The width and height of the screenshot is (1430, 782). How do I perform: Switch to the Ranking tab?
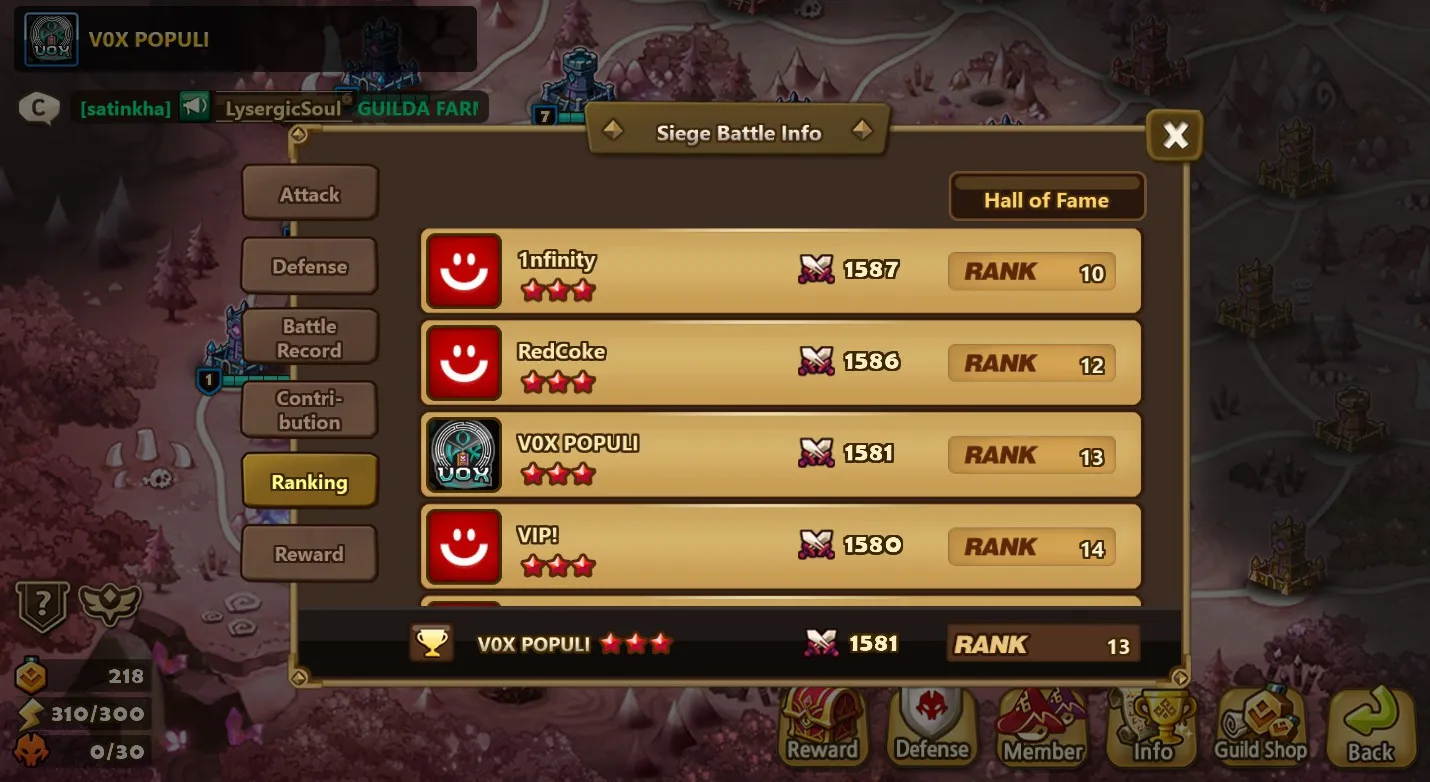(309, 481)
